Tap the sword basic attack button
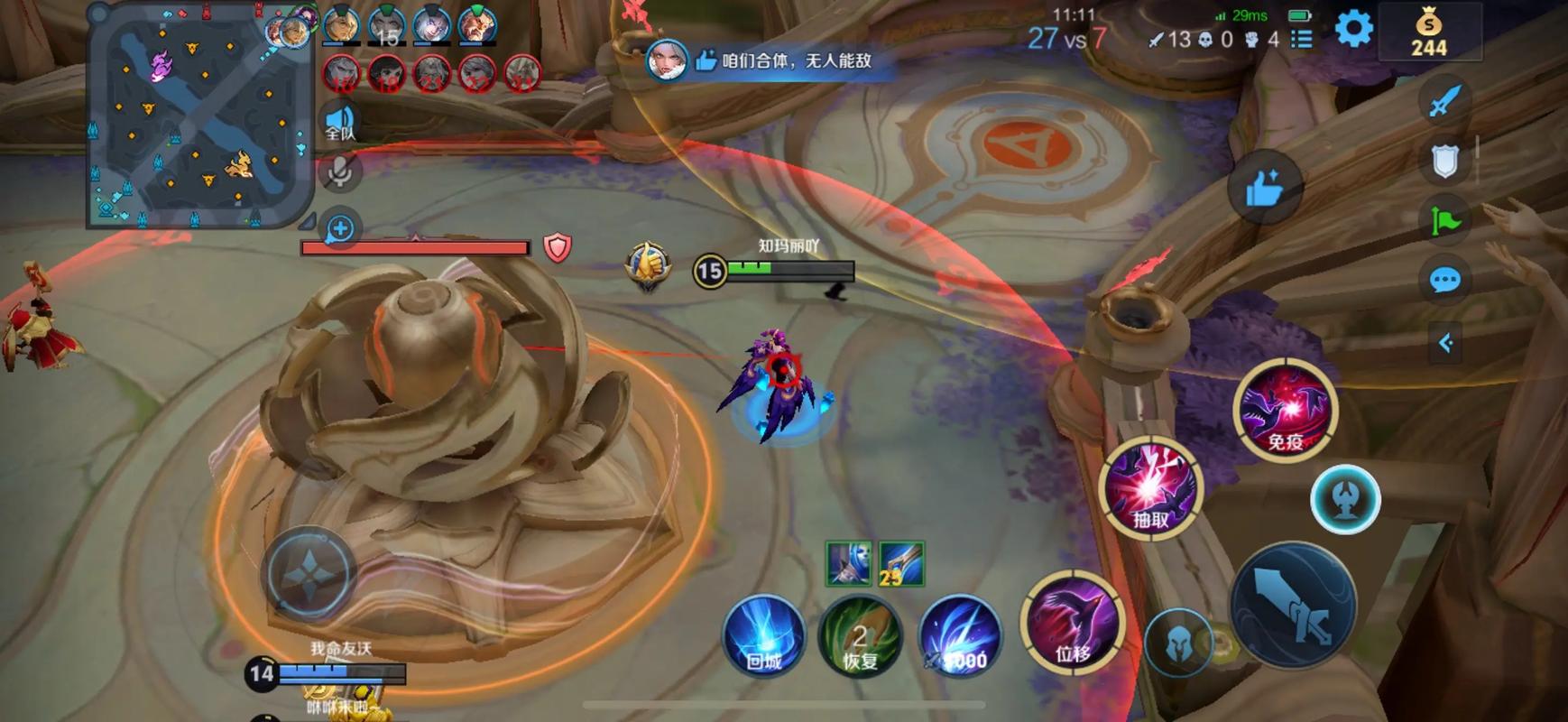The image size is (1568, 722). click(1293, 606)
